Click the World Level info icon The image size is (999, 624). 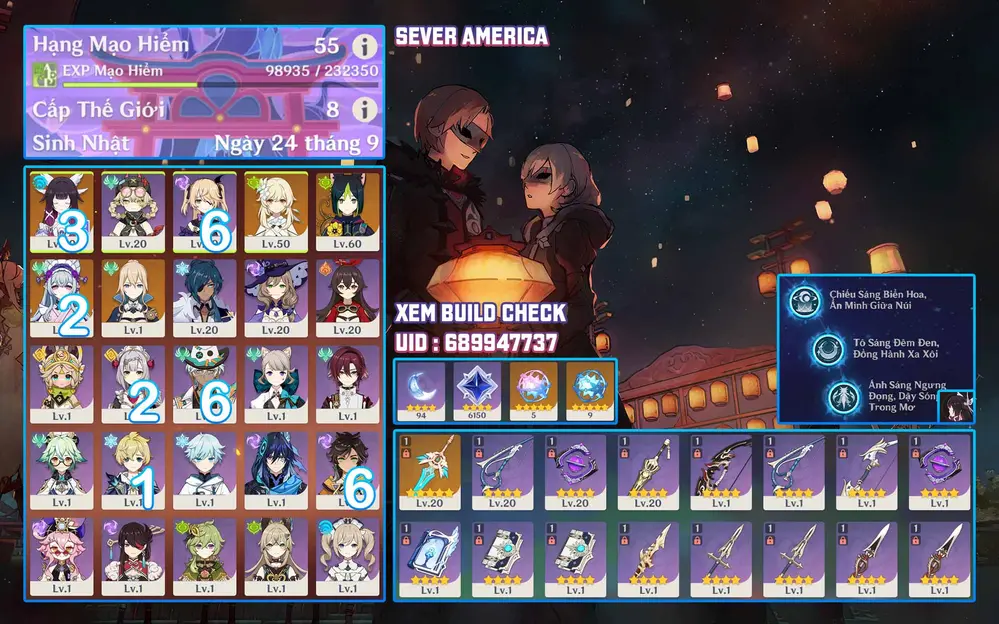(365, 109)
